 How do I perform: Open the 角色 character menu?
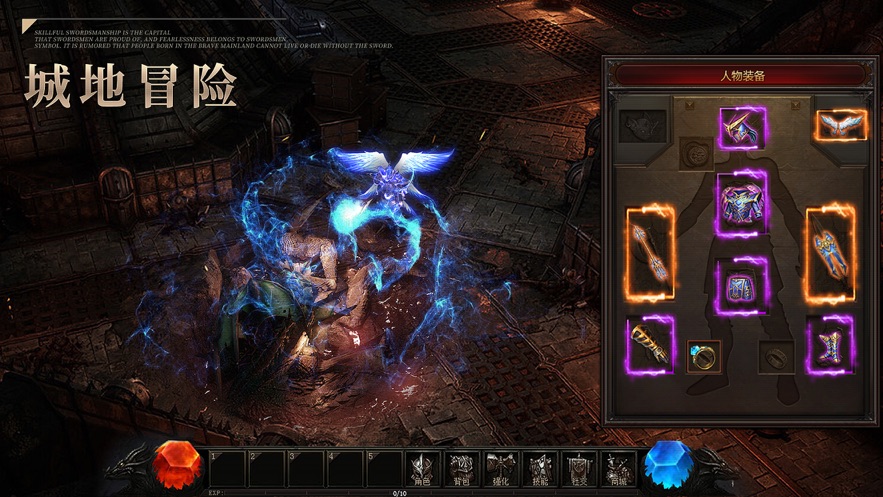point(421,467)
